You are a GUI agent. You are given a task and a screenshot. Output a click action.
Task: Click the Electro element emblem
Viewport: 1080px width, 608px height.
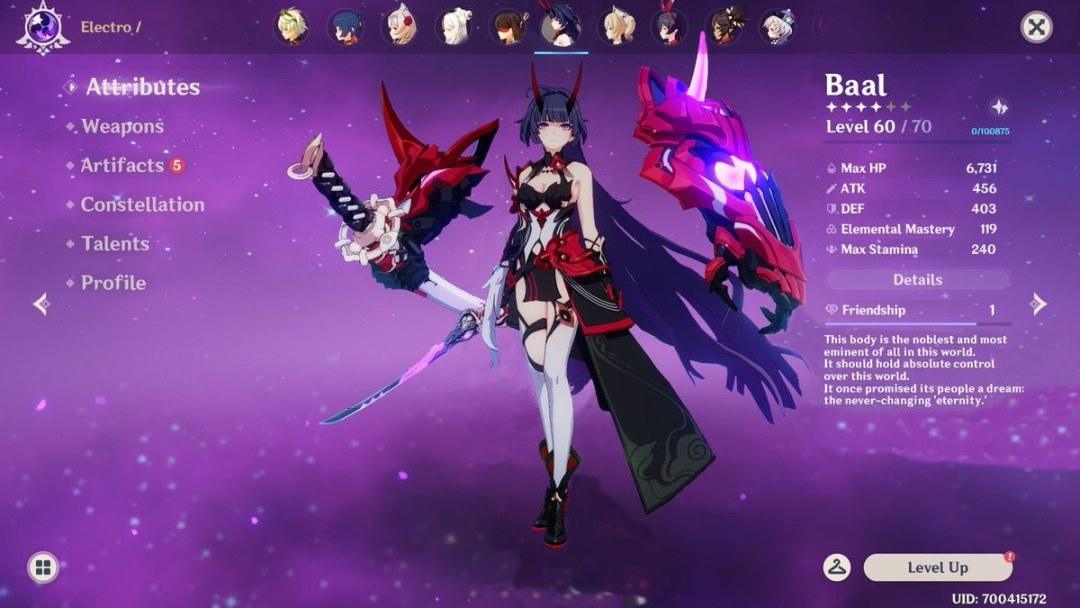coord(41,27)
